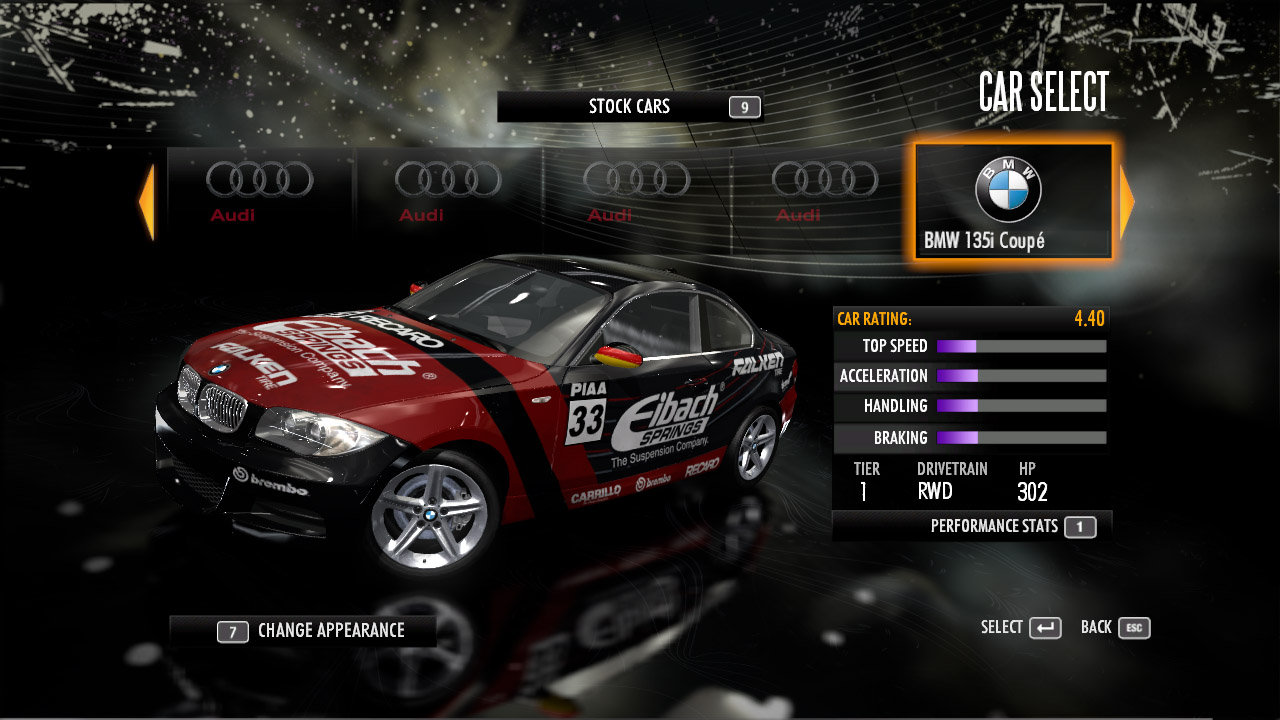Screen dimensions: 1280x720
Task: Show previous cars with left arrow
Action: 147,202
